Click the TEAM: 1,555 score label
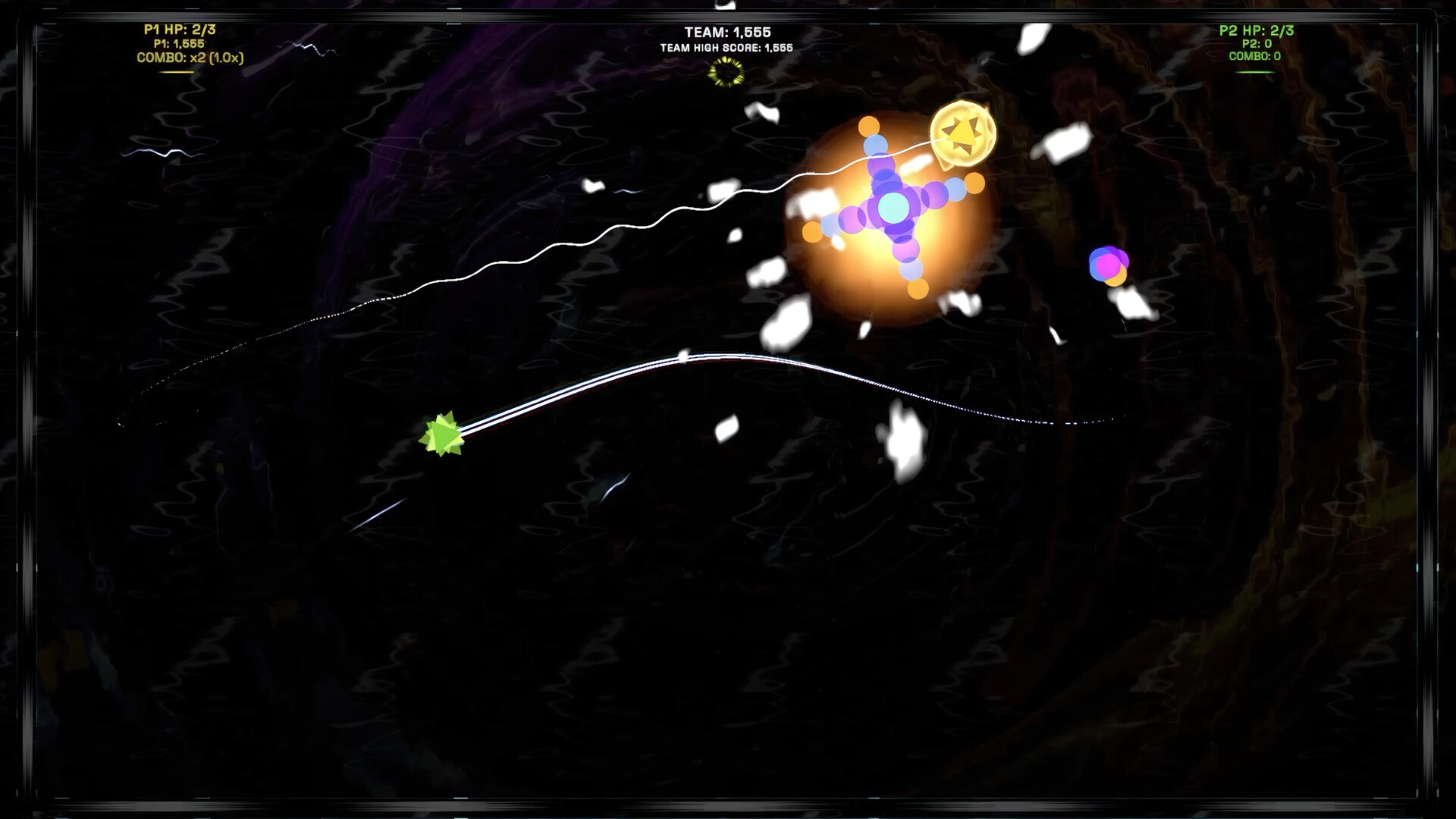 (x=726, y=32)
